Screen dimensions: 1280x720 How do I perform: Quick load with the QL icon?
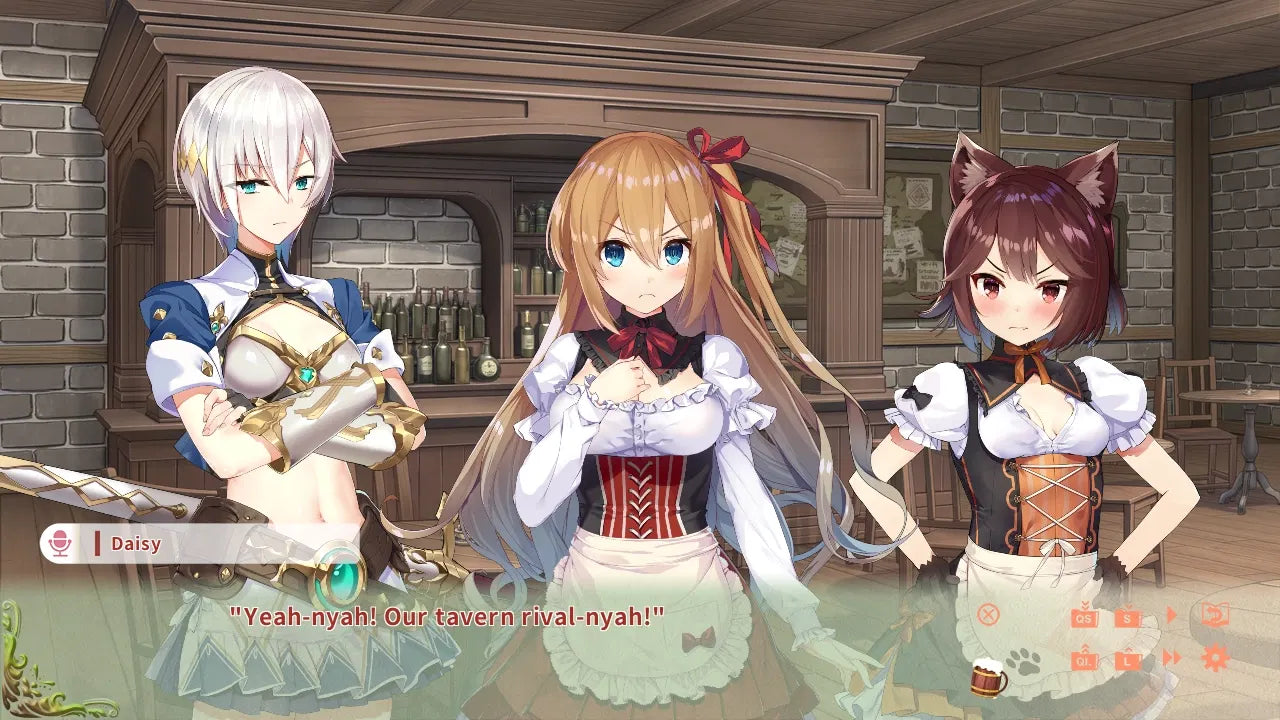point(1084,661)
